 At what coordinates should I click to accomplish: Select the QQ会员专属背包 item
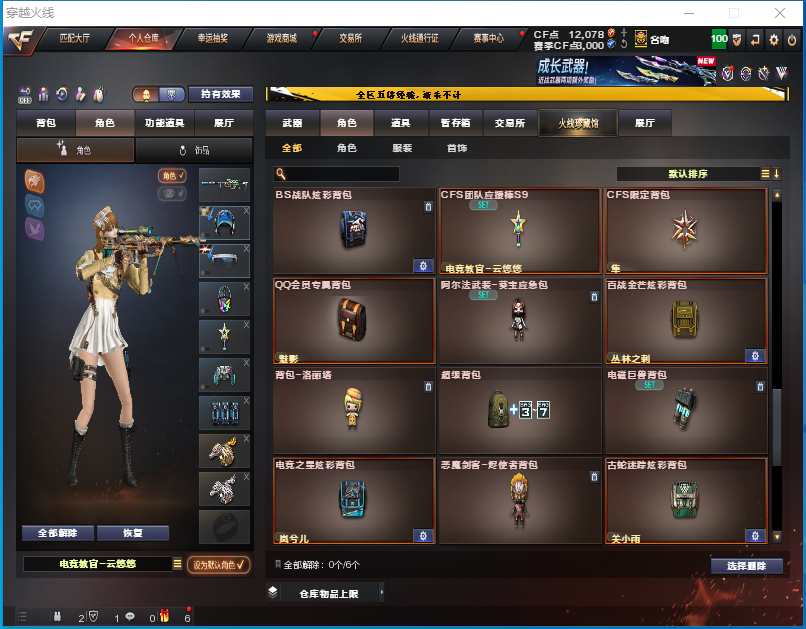click(354, 321)
